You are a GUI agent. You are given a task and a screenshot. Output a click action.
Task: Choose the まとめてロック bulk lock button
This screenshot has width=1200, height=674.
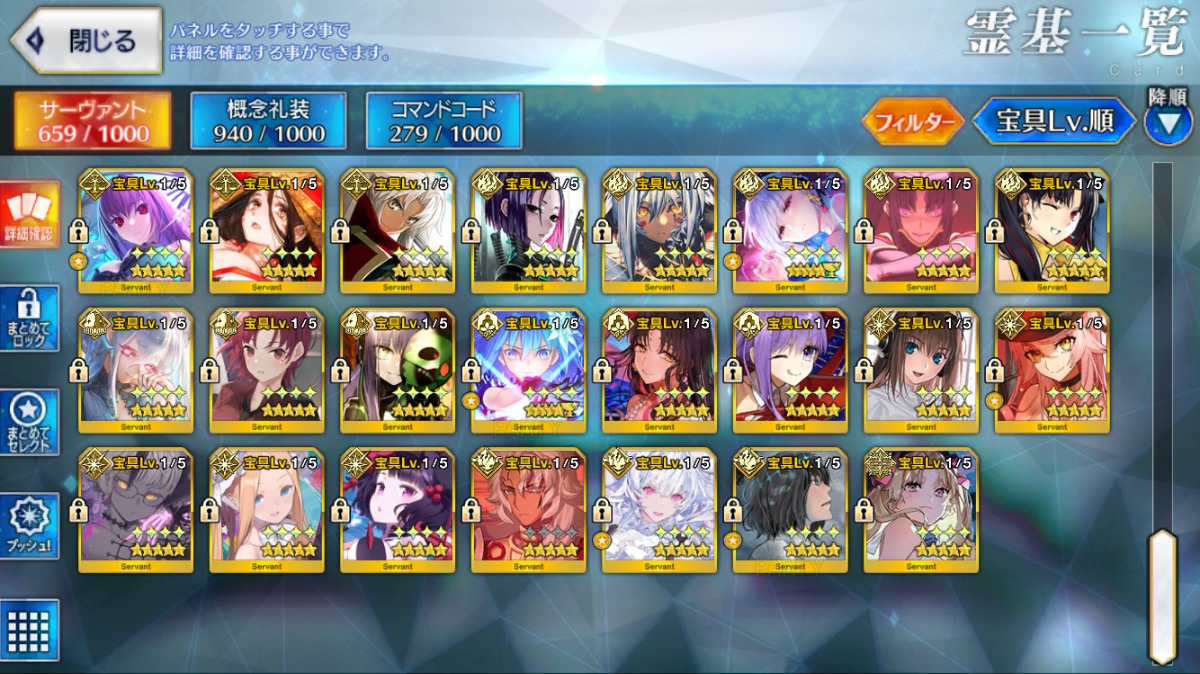tap(30, 319)
